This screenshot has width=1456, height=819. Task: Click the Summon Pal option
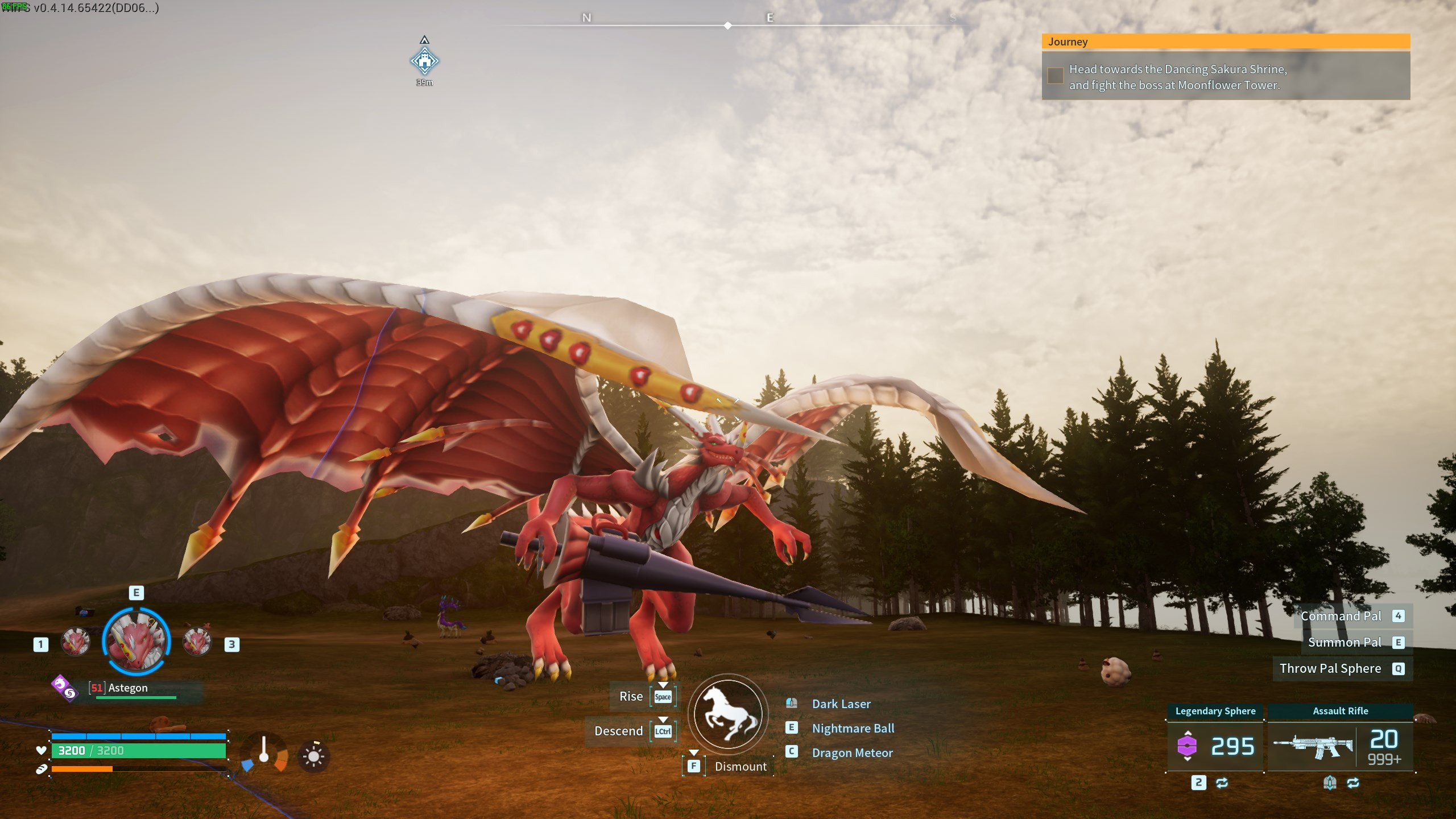1344,642
